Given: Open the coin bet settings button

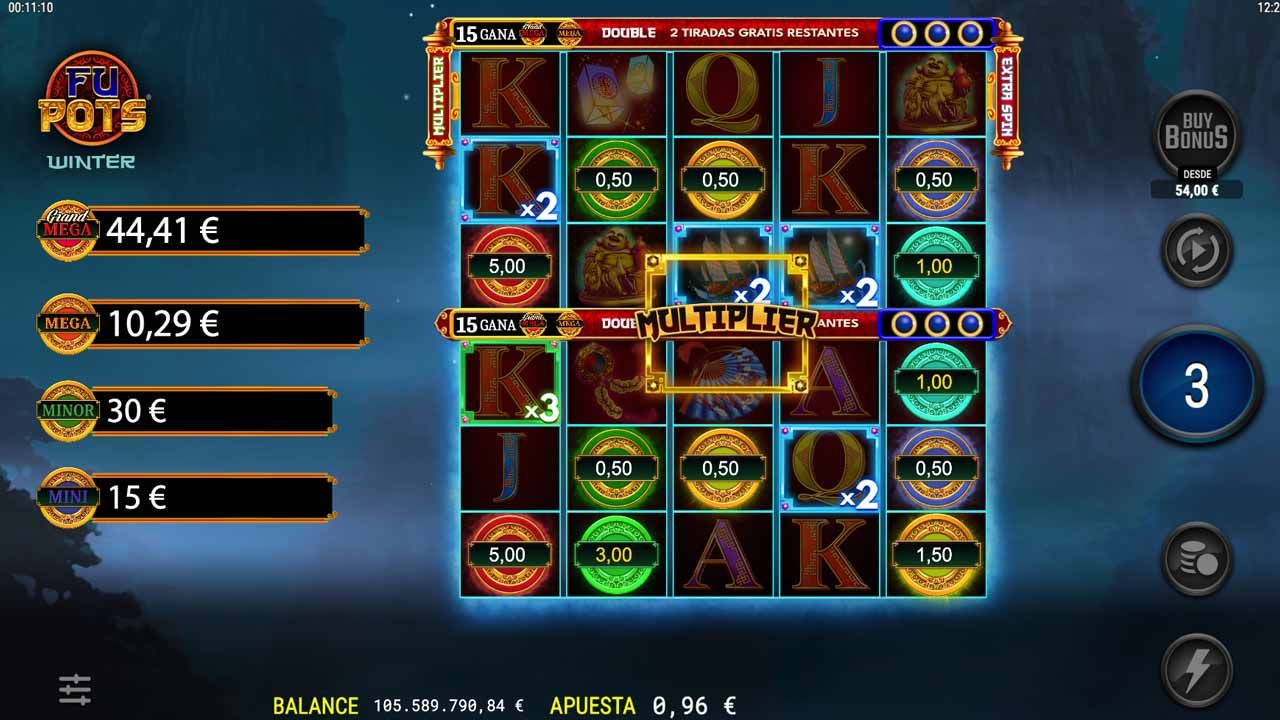Looking at the screenshot, I should 1196,560.
